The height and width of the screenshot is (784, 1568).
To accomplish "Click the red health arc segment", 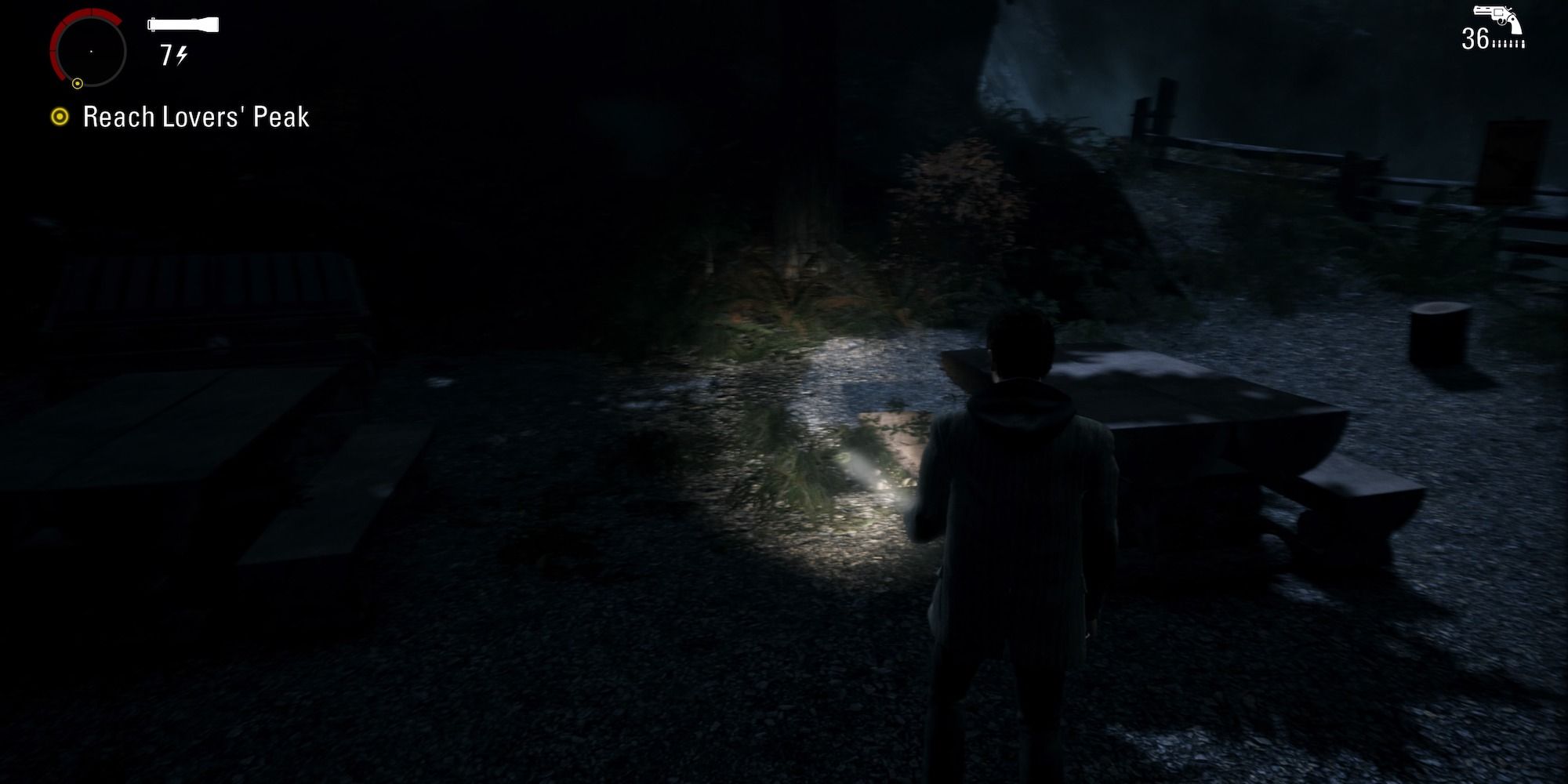I will click(x=56, y=43).
